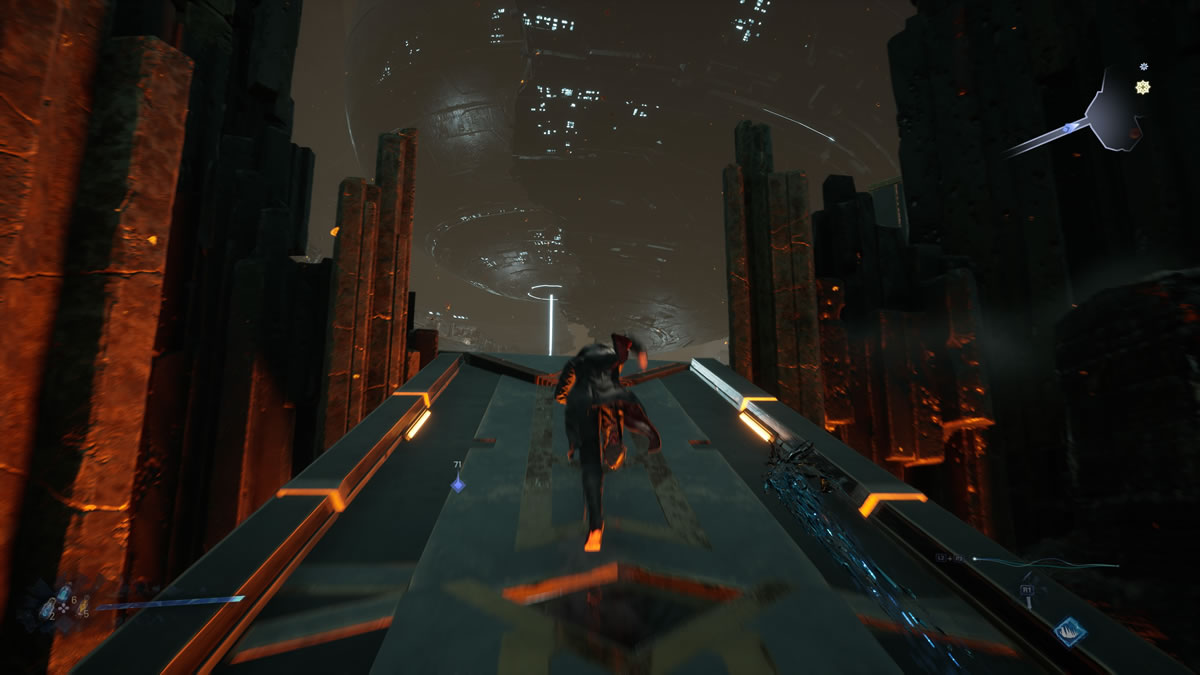Select the gold star marker beside the minimap
The height and width of the screenshot is (675, 1200).
click(1142, 87)
